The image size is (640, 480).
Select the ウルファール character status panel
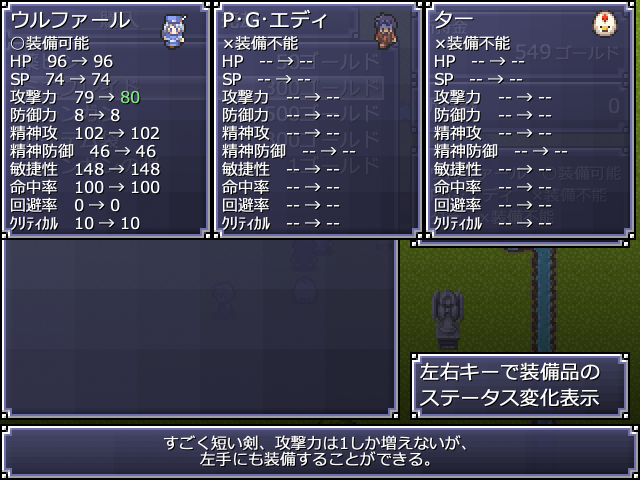click(104, 120)
